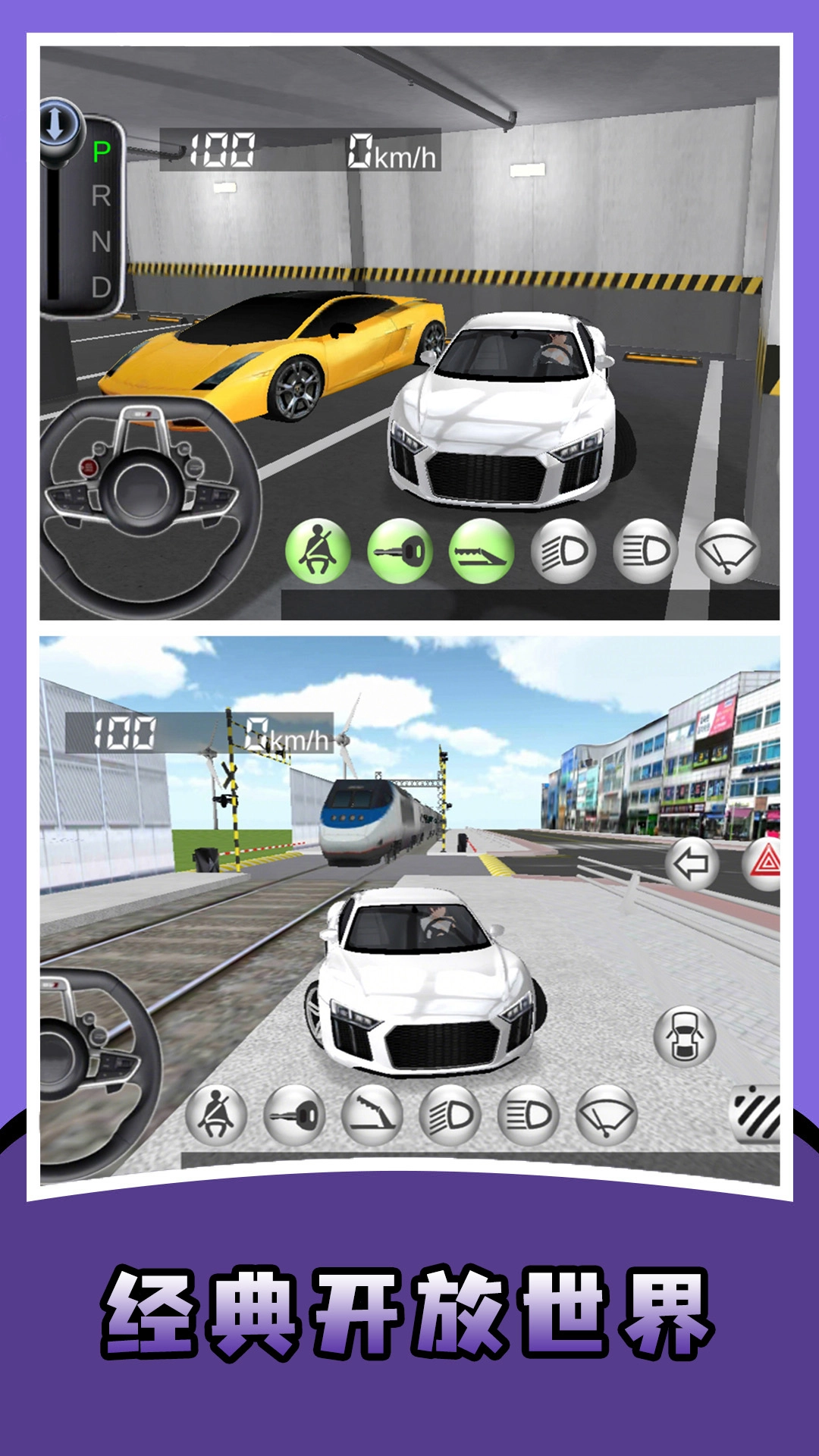This screenshot has width=819, height=1456.
Task: Shift into neutral N on gear selector
Action: coord(101,242)
